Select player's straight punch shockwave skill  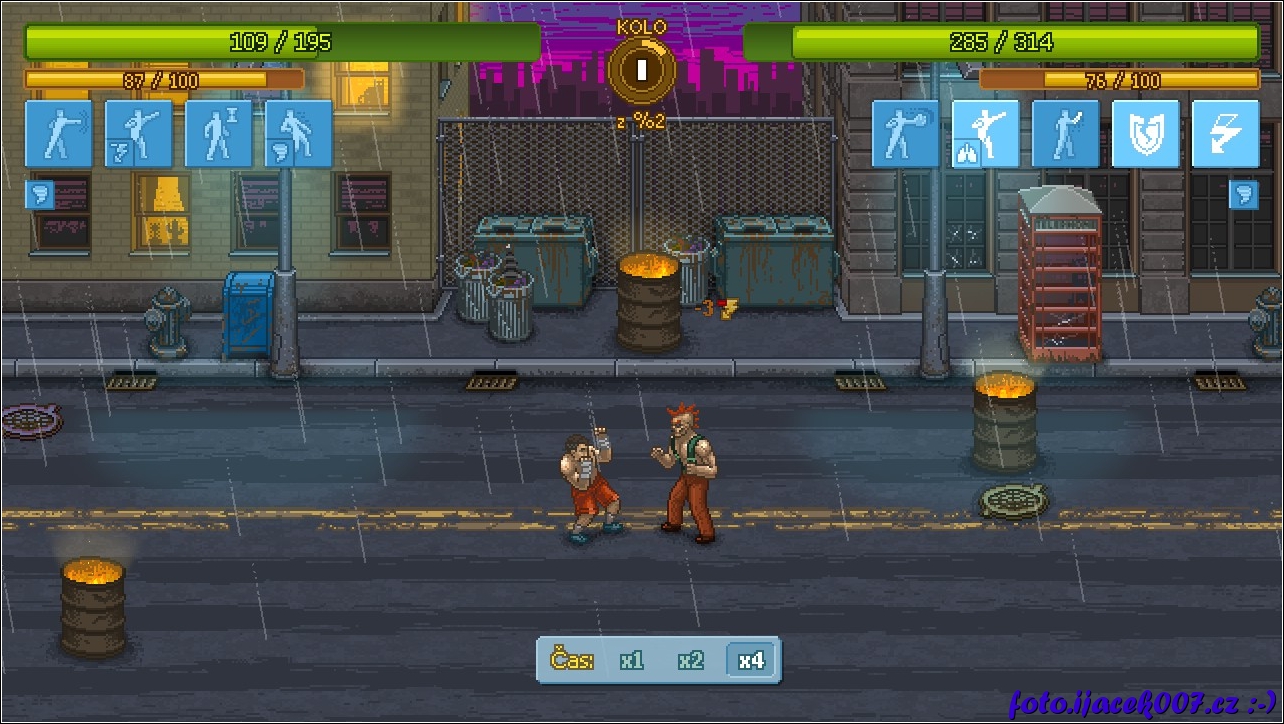[59, 134]
